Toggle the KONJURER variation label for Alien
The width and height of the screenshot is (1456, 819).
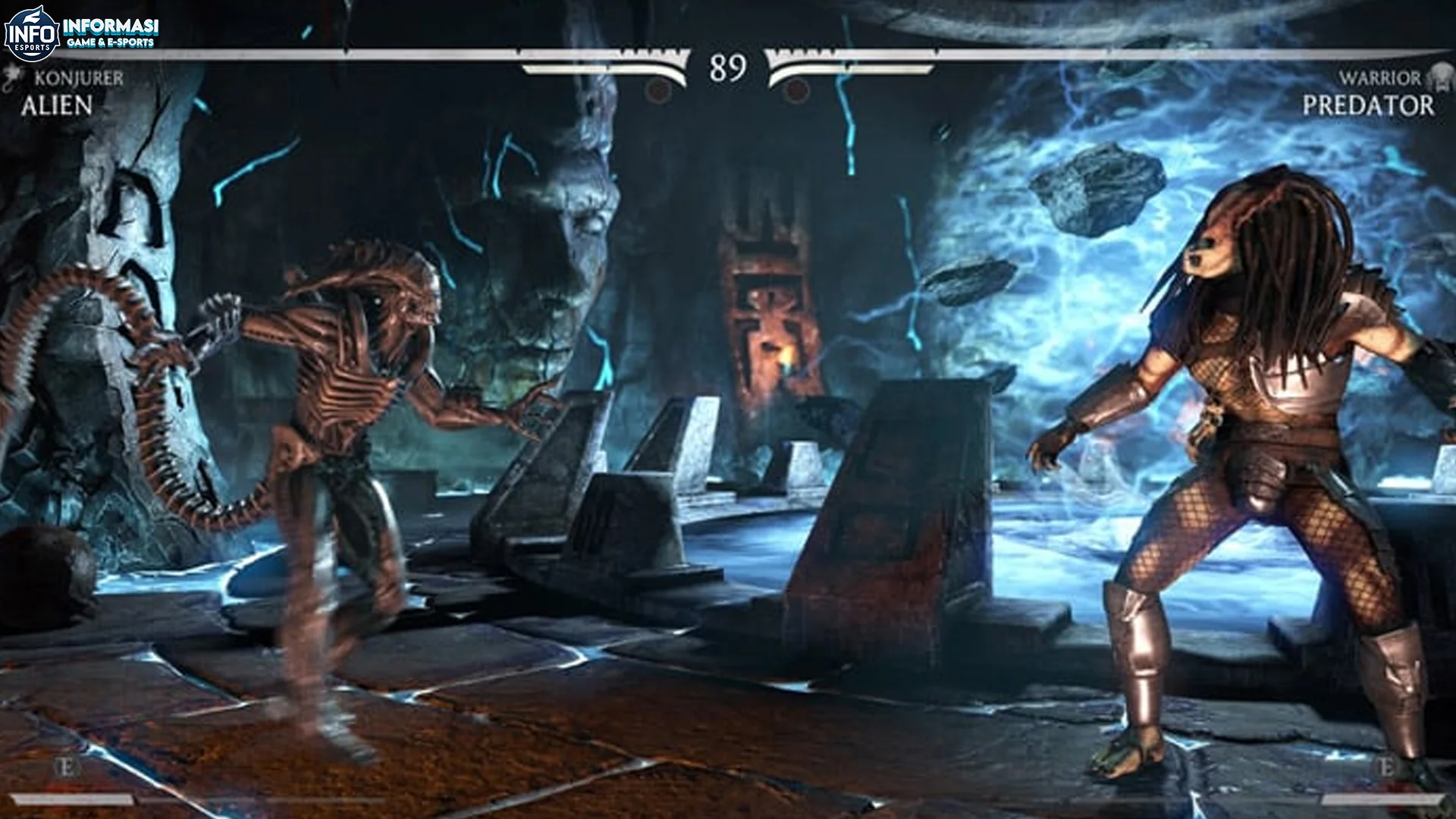pos(78,76)
